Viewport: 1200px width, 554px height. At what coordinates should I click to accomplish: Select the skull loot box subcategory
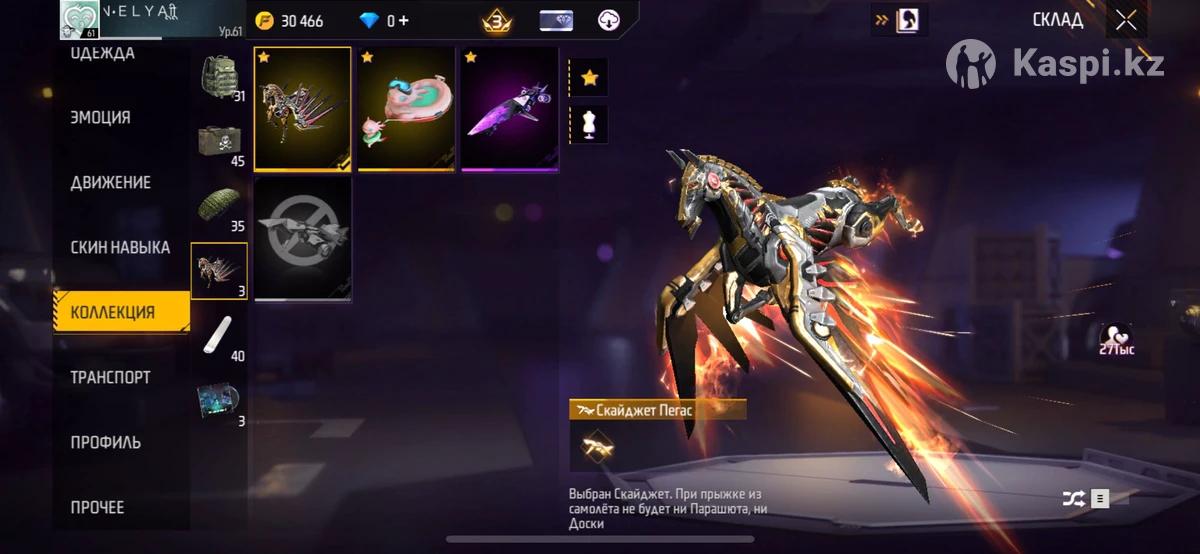click(x=219, y=142)
